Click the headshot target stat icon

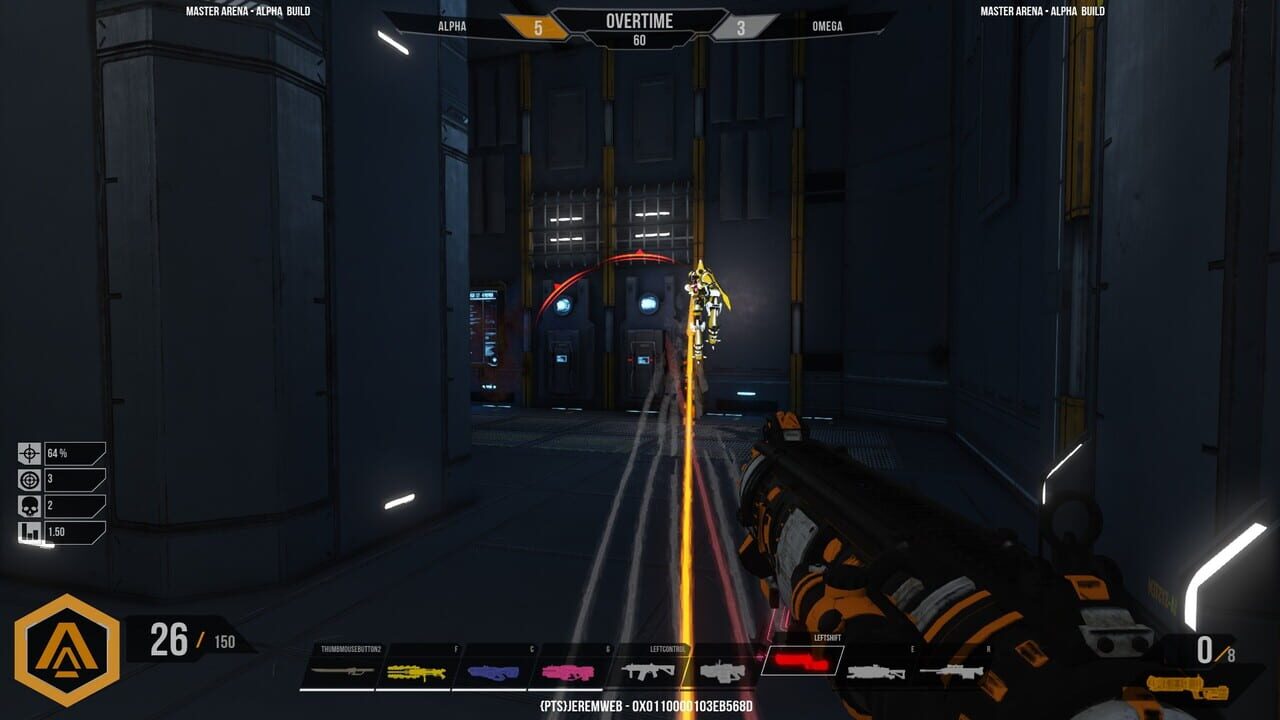28,480
